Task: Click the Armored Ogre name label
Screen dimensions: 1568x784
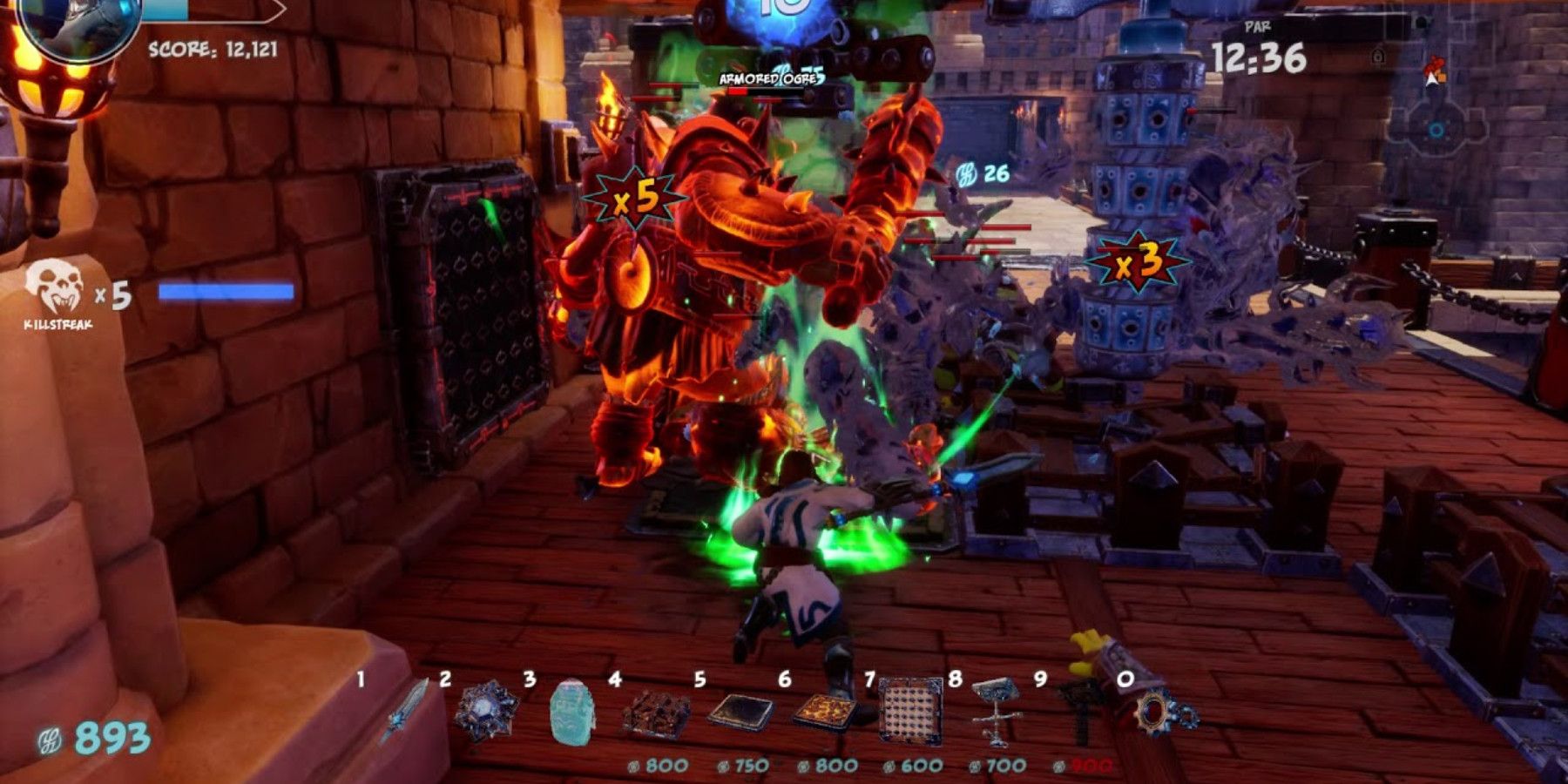Action: (x=769, y=78)
